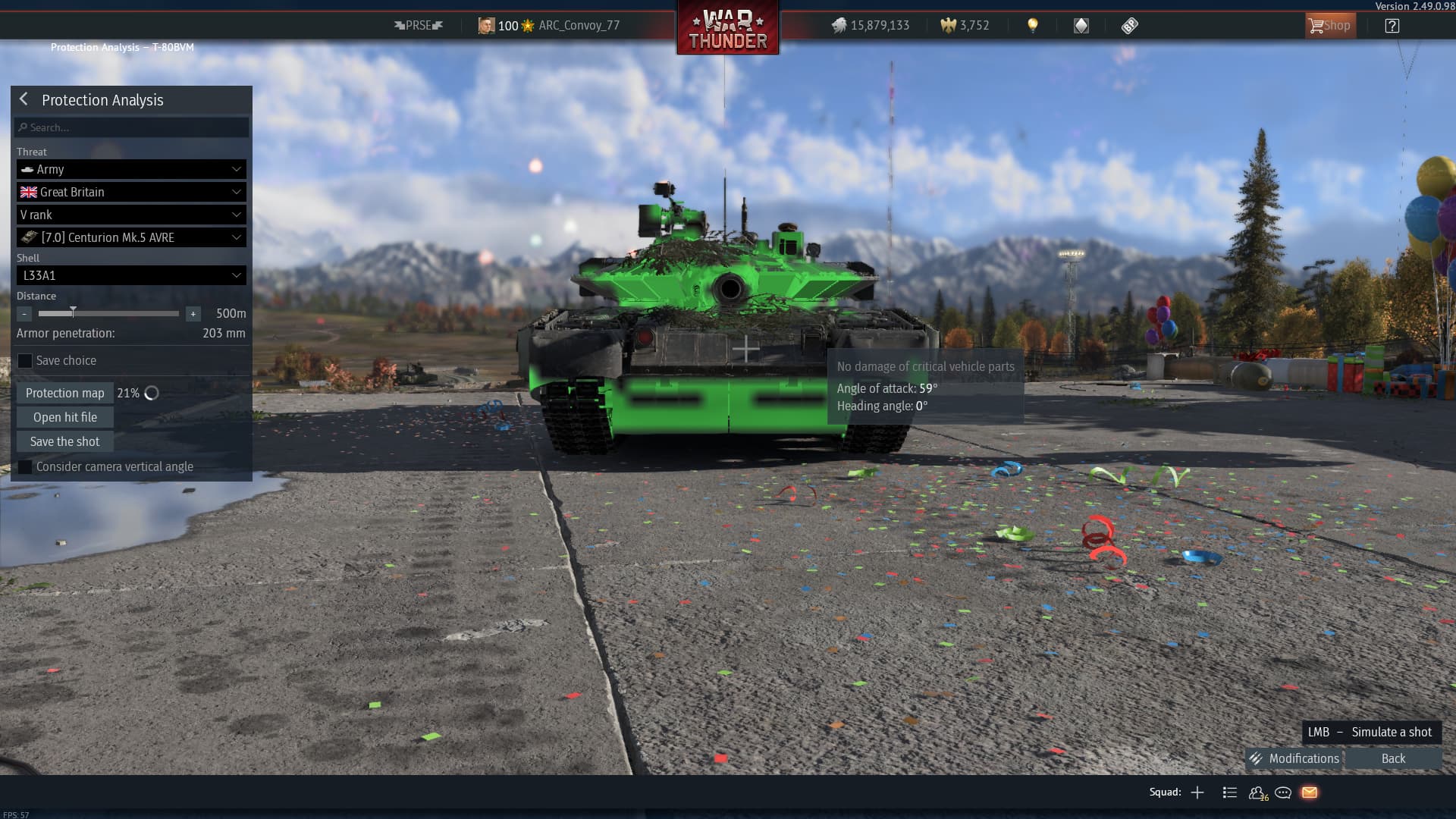1456x819 pixels.
Task: Click the Back button
Action: point(1393,758)
